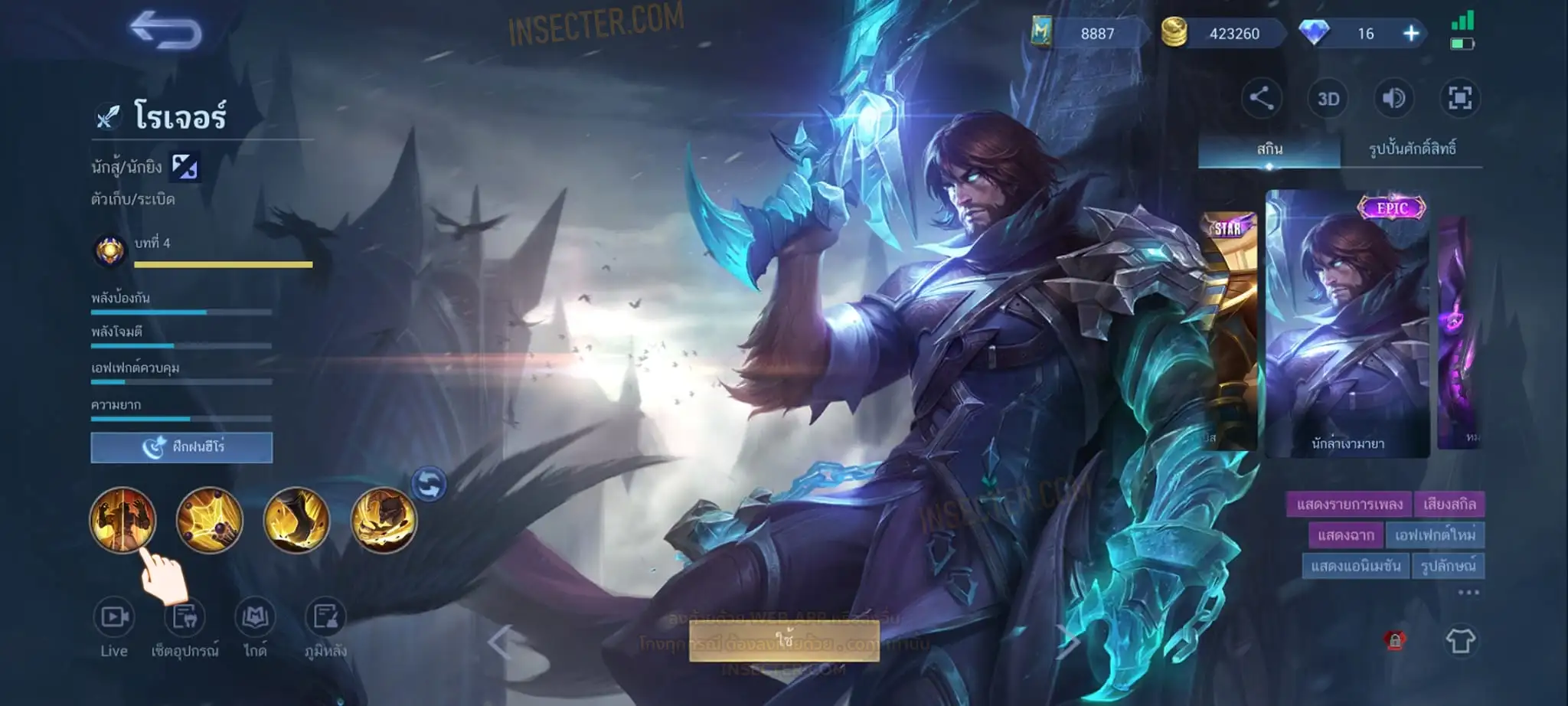The height and width of the screenshot is (706, 1568).
Task: Go back using the return arrow
Action: tap(165, 31)
